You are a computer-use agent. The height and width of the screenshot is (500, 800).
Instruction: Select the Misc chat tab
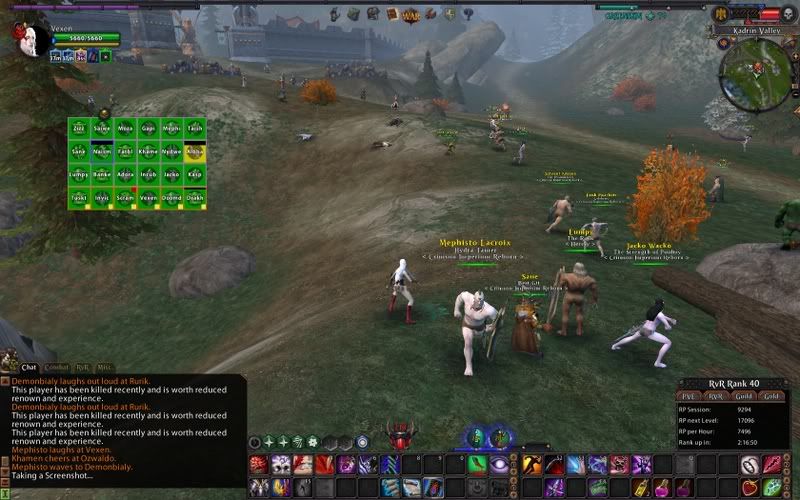pyautogui.click(x=105, y=368)
